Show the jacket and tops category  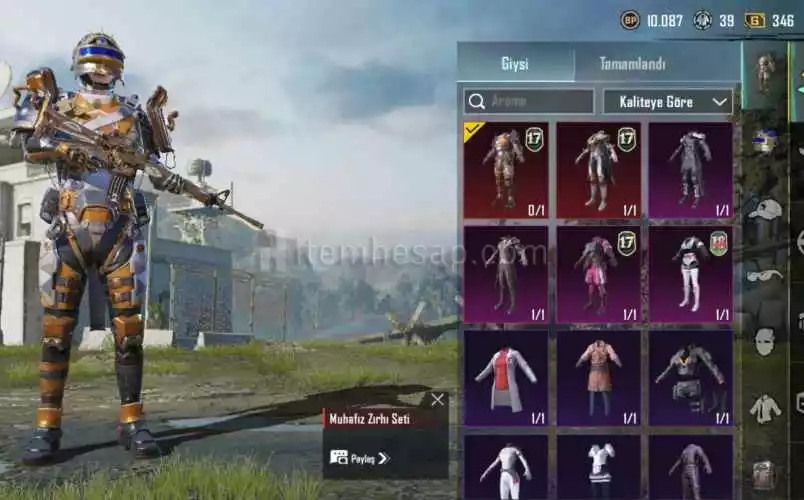point(765,408)
